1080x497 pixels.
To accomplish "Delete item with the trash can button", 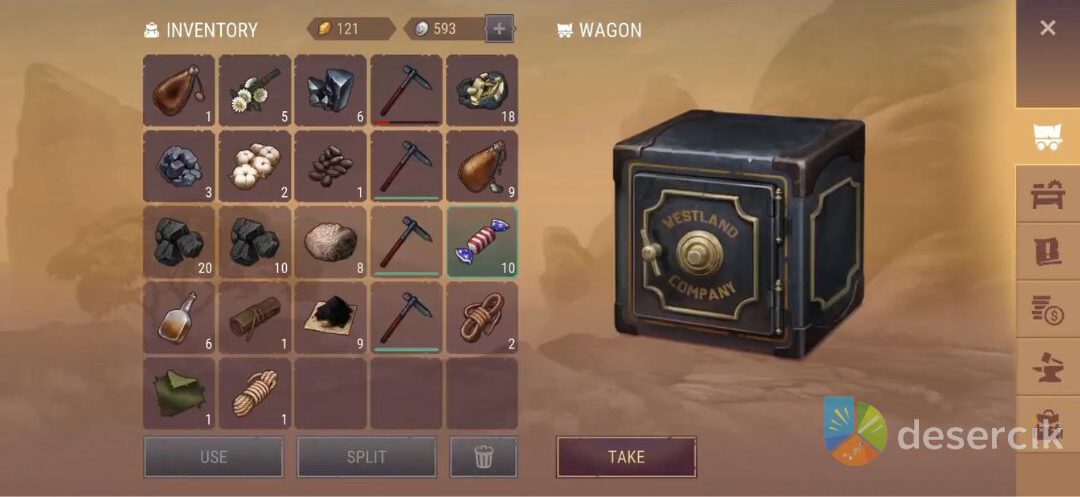I will (x=484, y=457).
